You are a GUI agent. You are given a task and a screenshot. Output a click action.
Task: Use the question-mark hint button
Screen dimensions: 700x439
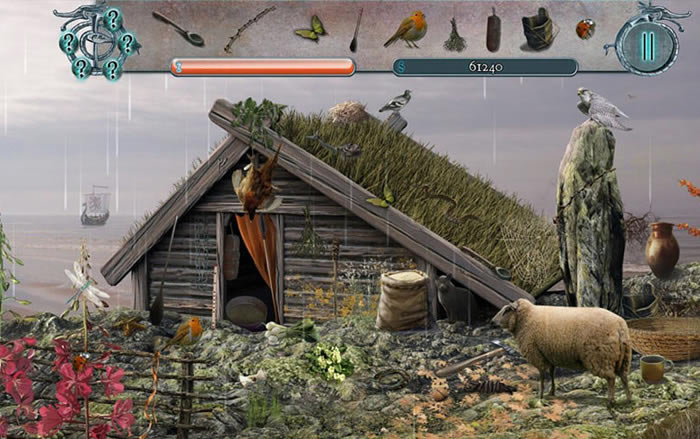click(x=98, y=42)
